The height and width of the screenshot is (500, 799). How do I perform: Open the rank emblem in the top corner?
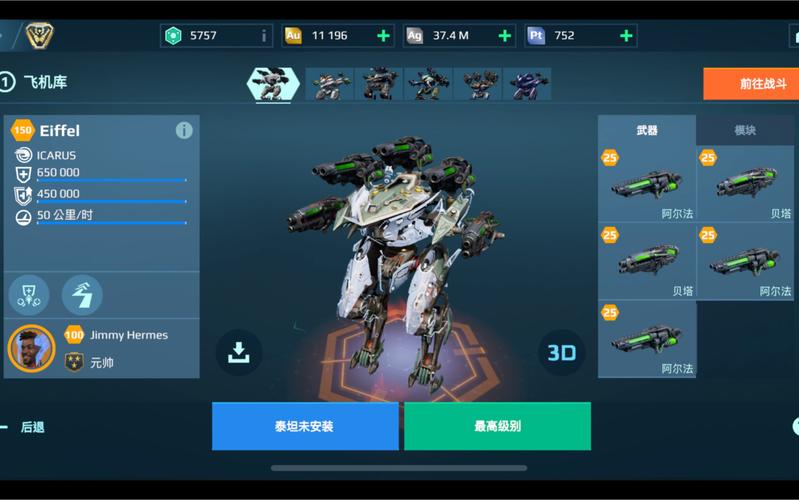(x=39, y=36)
